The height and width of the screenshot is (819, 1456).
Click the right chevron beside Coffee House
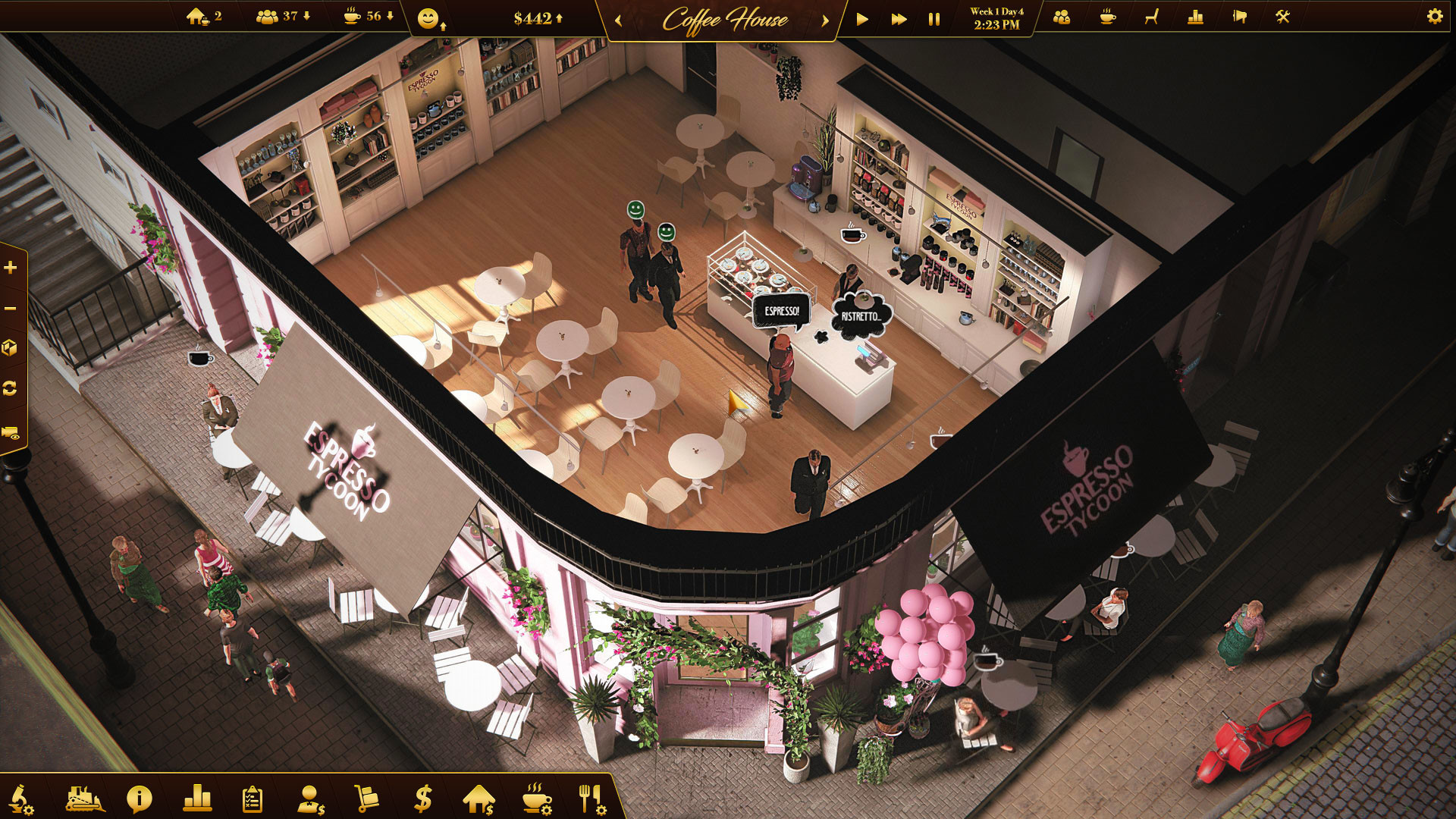click(x=825, y=20)
